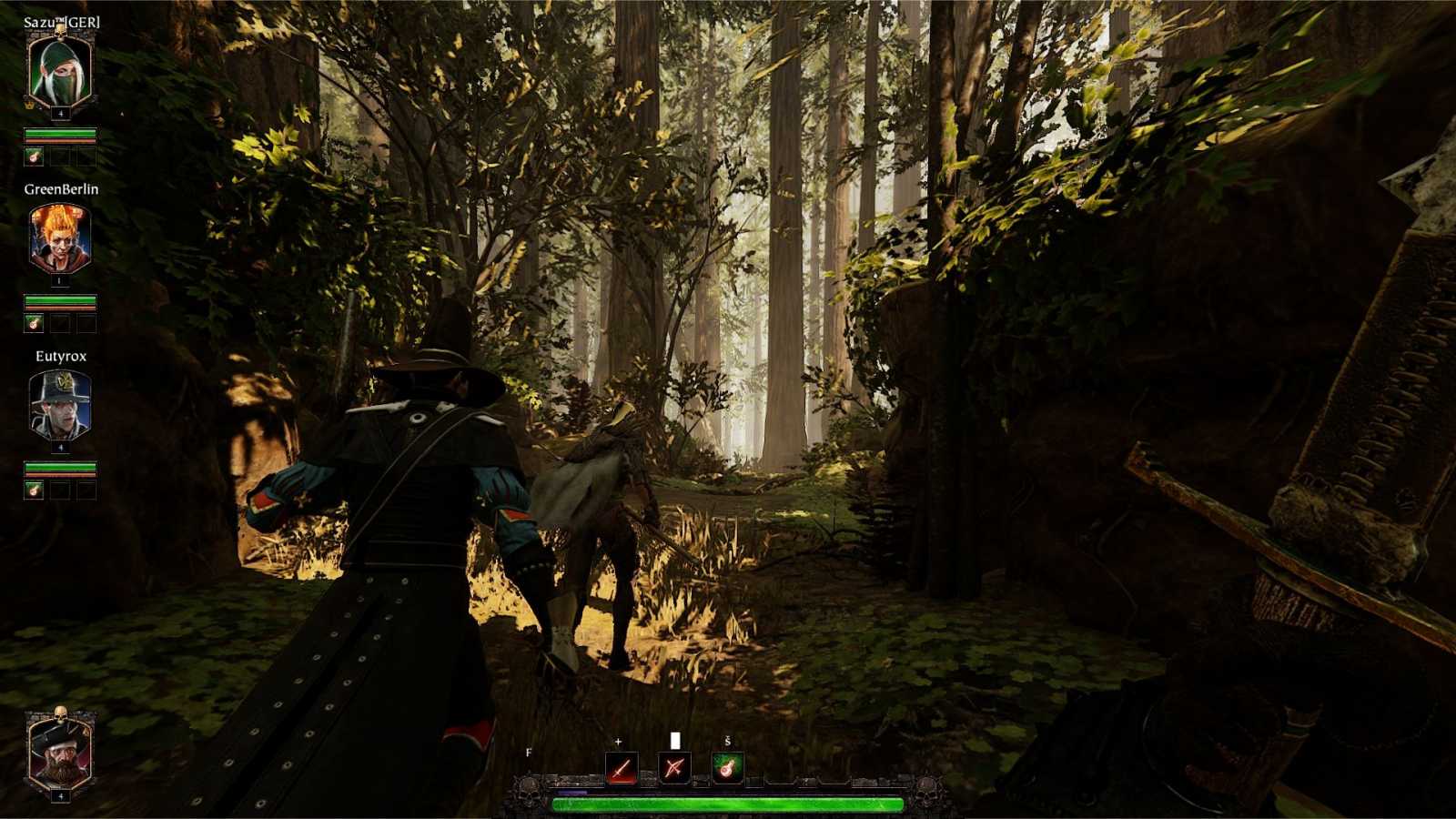Click the potion icon under Sazu's health bar
Viewport: 1456px width, 819px height.
point(35,157)
